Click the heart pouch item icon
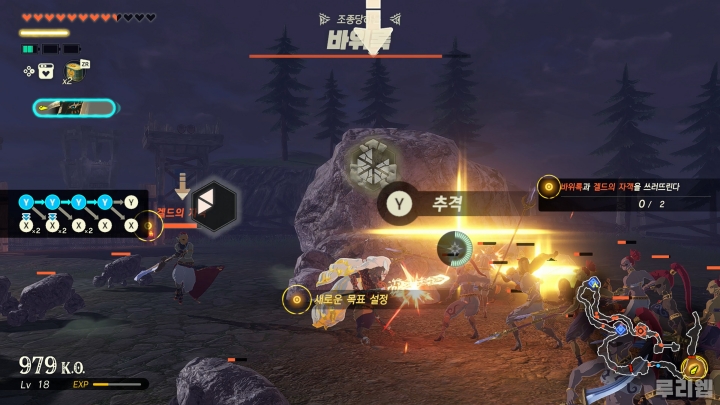 point(45,71)
